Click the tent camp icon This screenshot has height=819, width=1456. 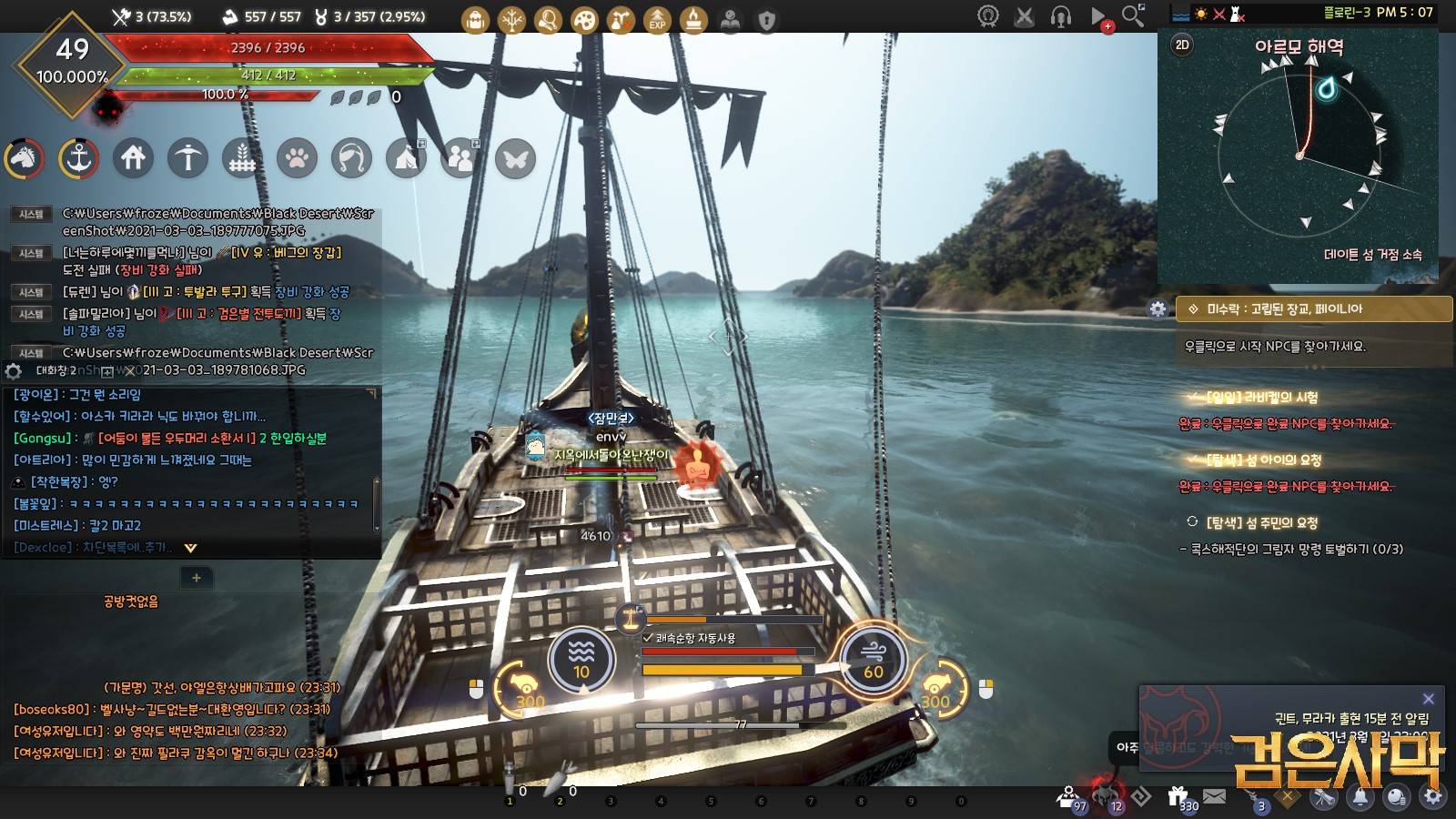coord(406,158)
